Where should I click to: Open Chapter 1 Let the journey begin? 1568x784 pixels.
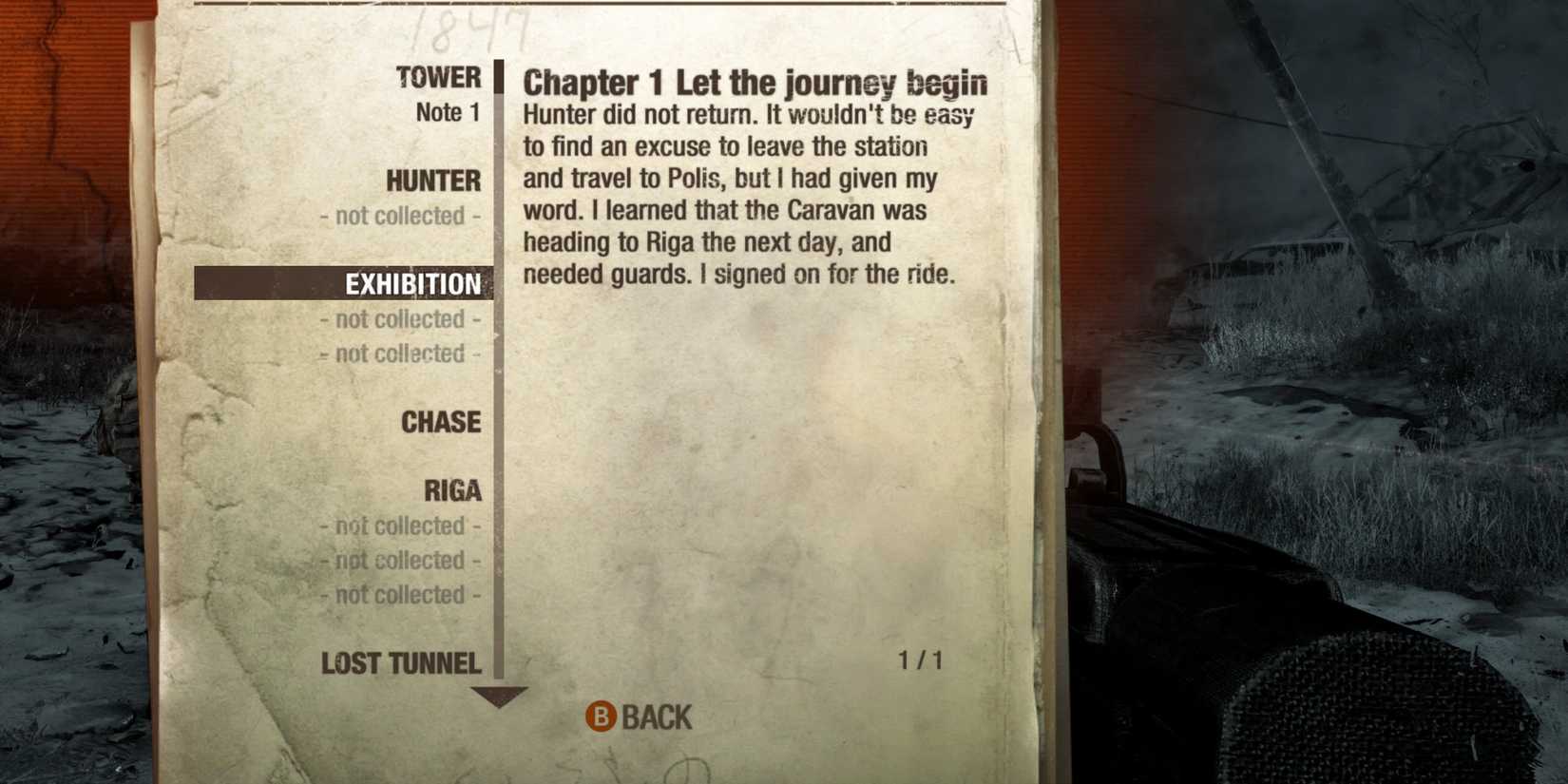tap(754, 83)
